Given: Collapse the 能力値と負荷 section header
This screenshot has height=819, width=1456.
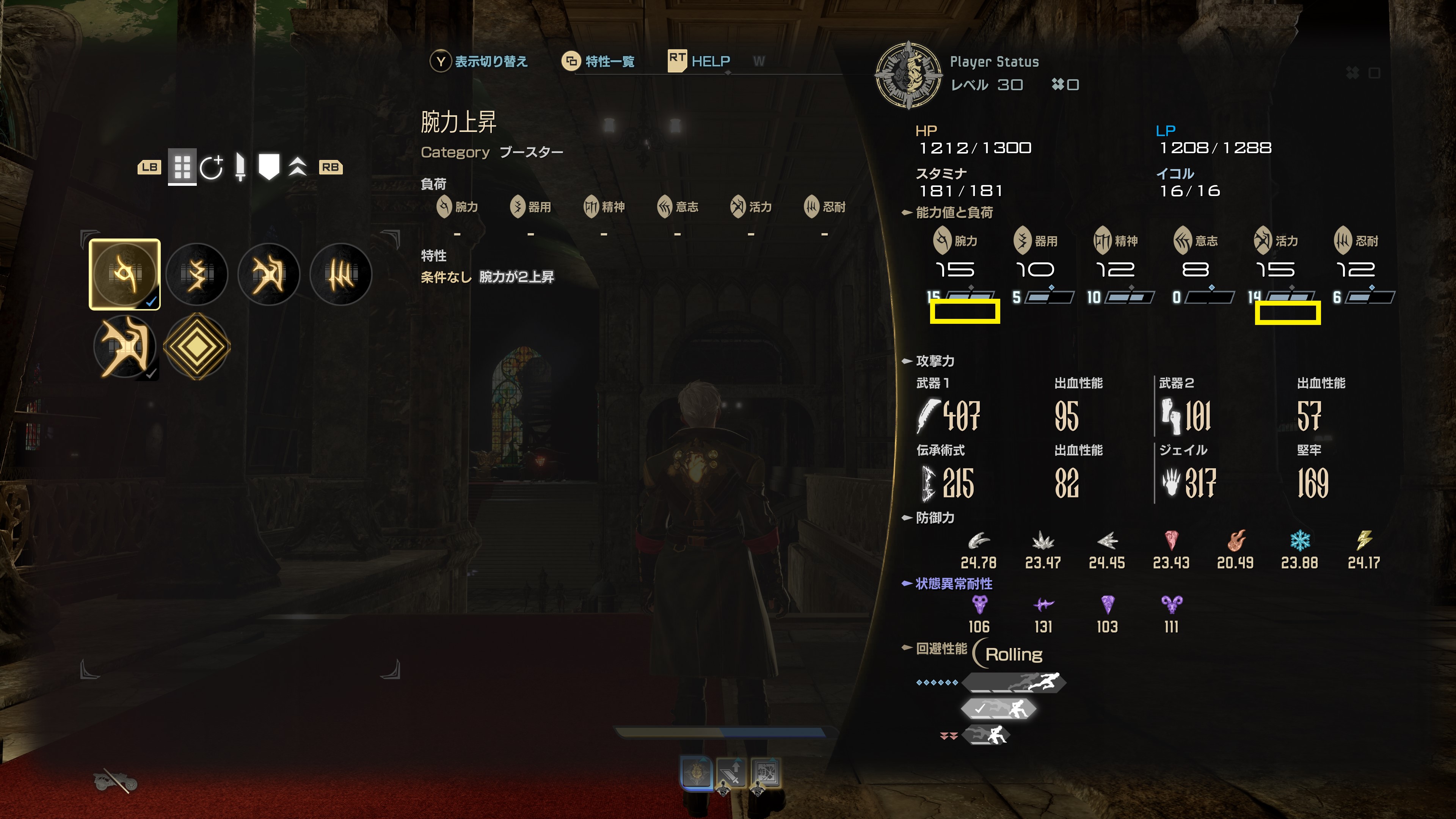Looking at the screenshot, I should click(947, 212).
